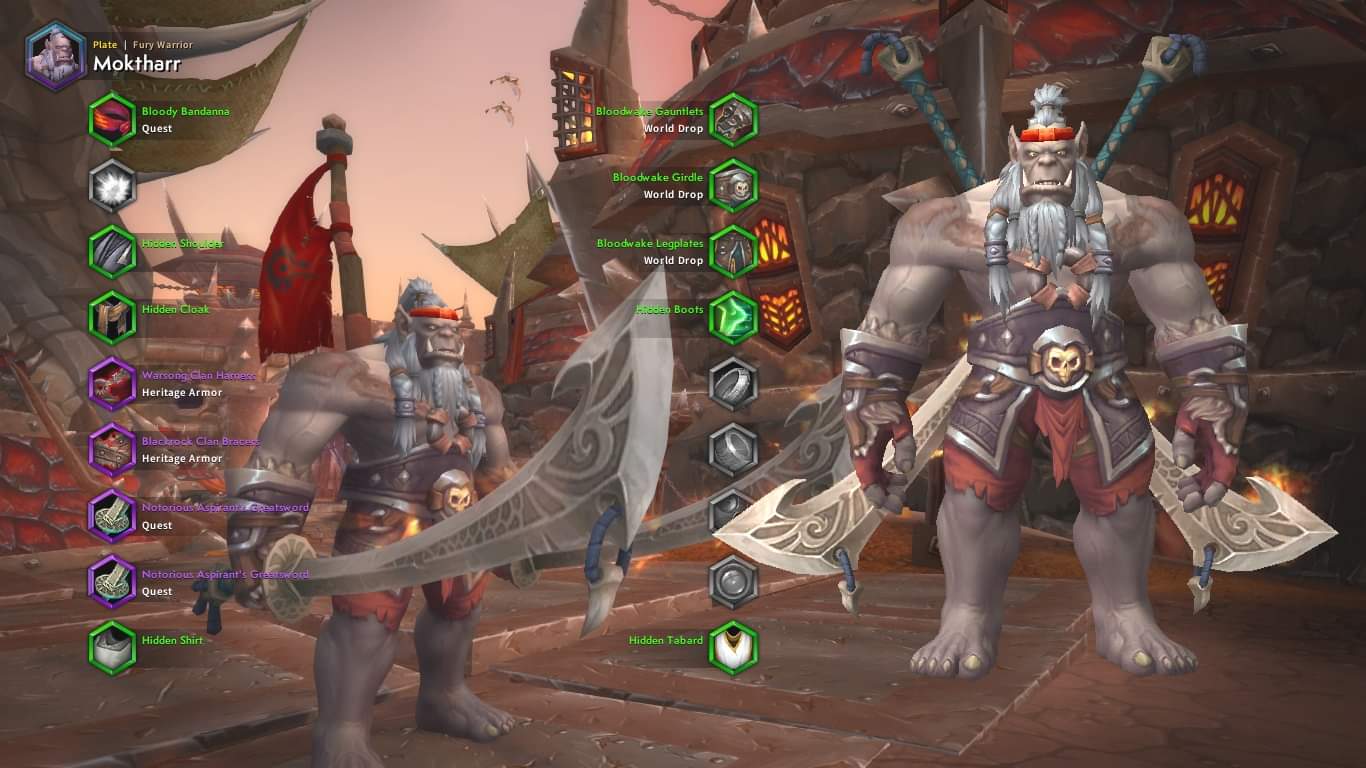Open the Bloodwake Legplates slot icon
1366x768 pixels.
[732, 252]
